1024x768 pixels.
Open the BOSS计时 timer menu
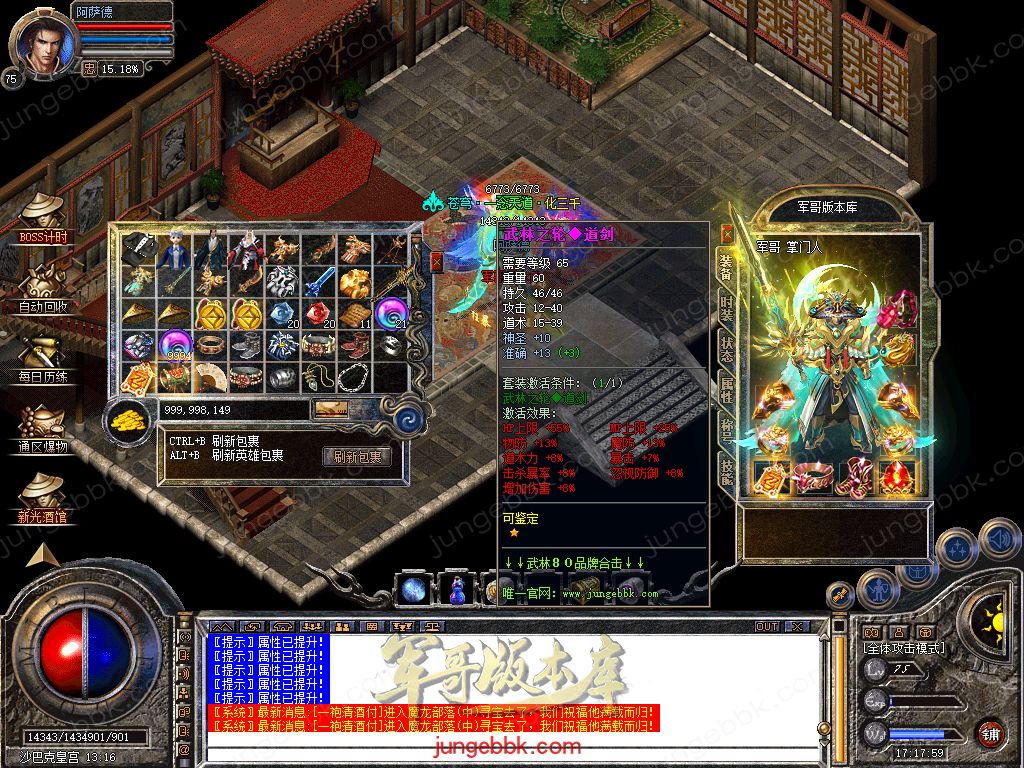click(x=43, y=217)
